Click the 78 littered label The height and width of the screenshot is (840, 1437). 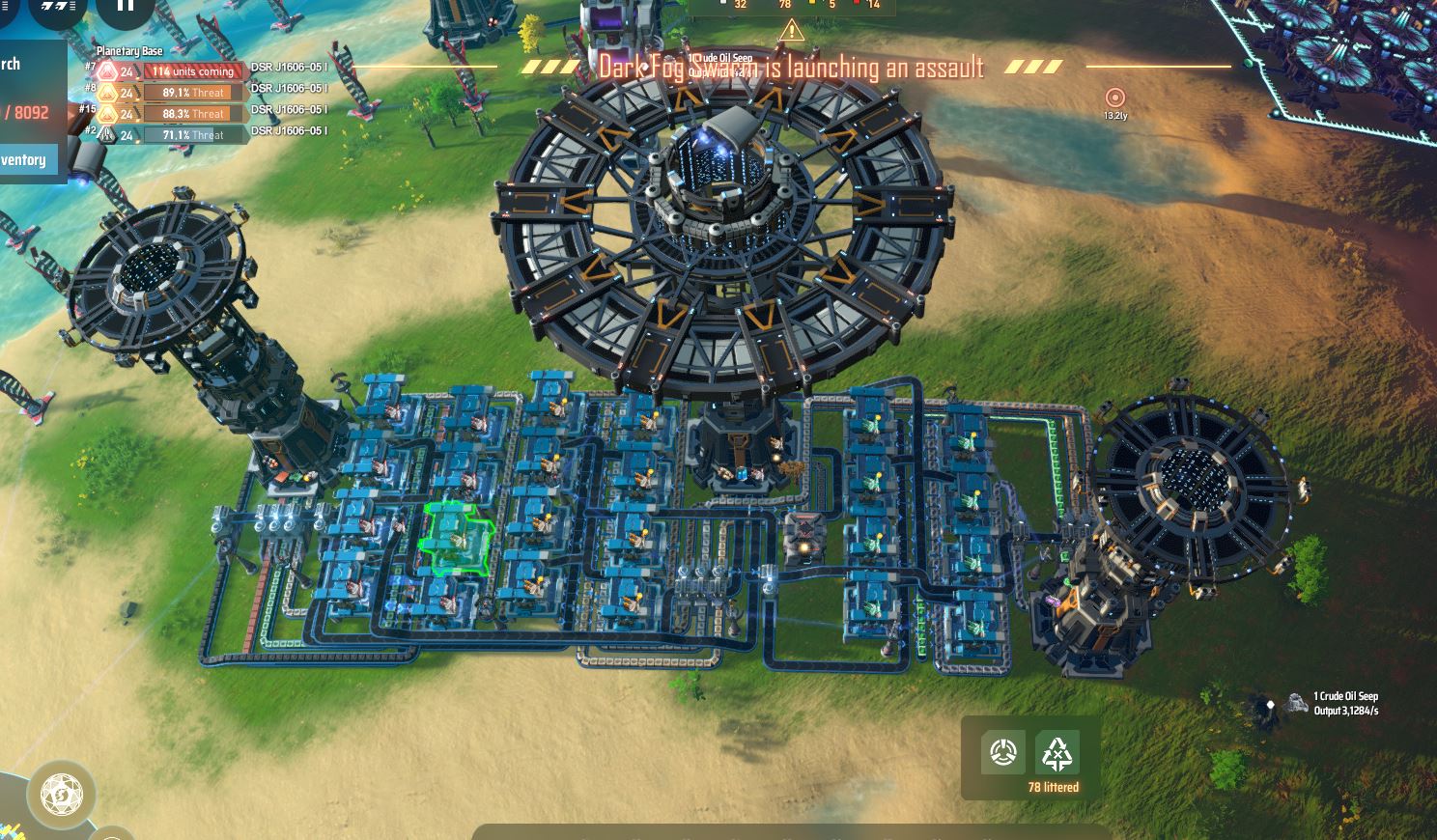click(1055, 787)
